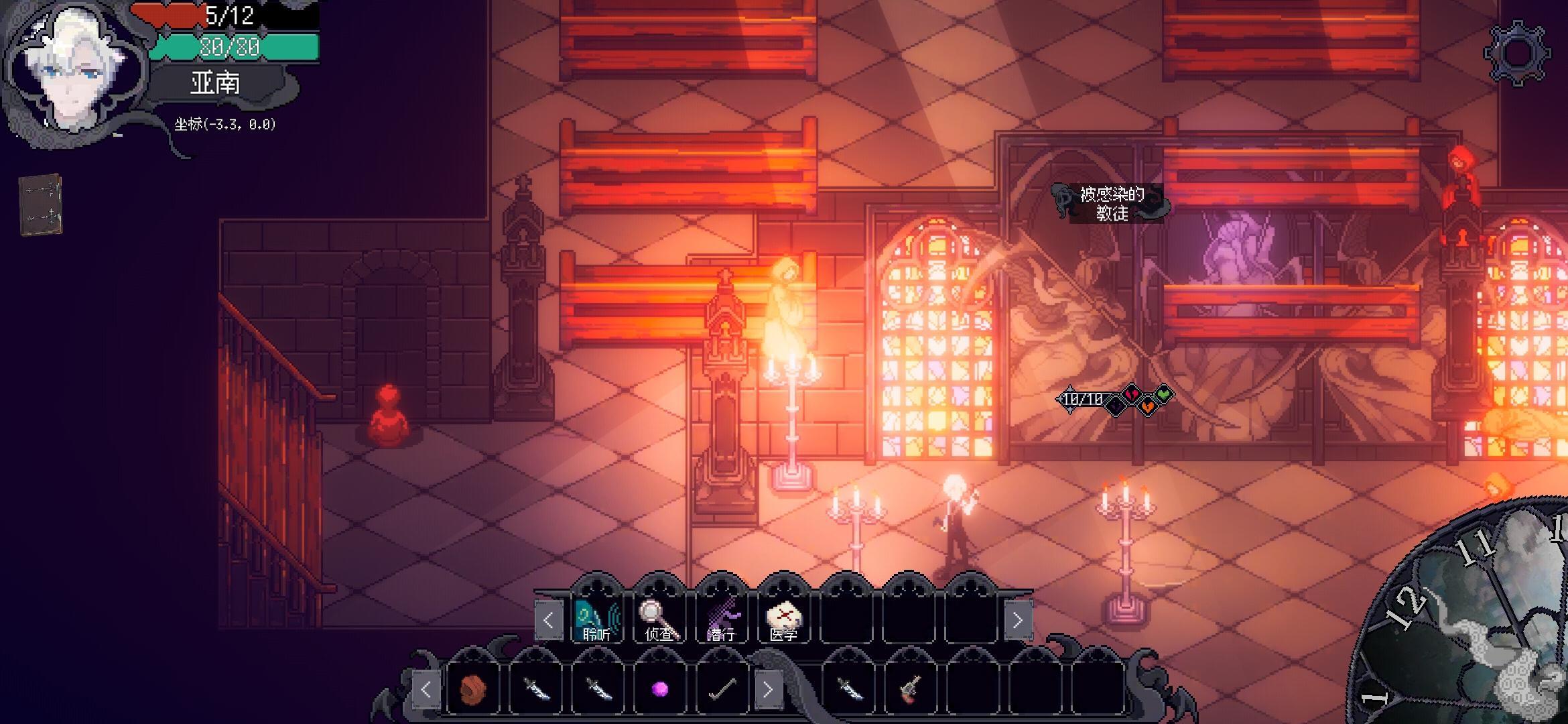Equip the revolver weapon slot
The image size is (1568, 724).
click(x=910, y=689)
